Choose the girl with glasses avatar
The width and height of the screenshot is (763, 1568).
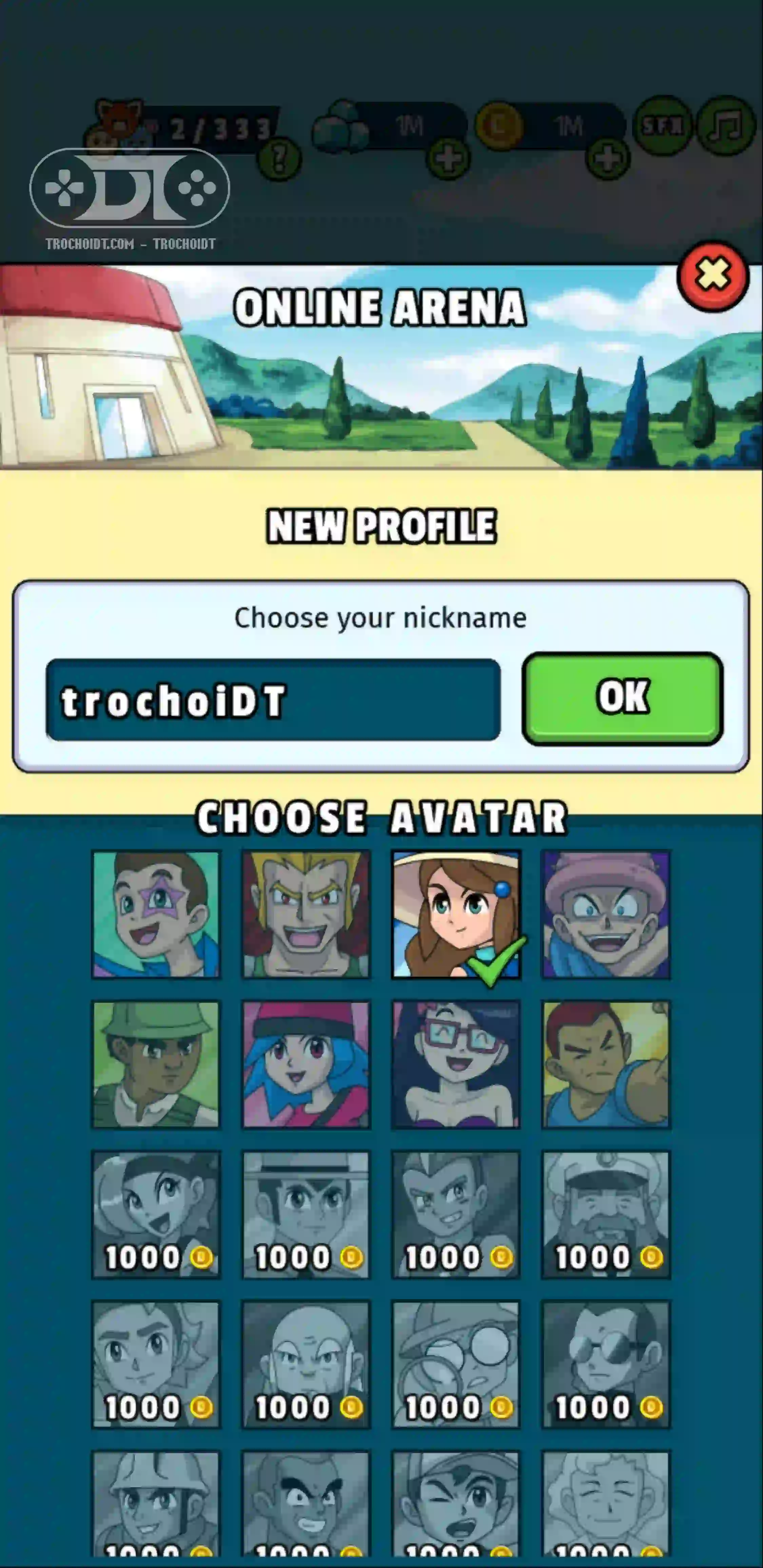[455, 1065]
